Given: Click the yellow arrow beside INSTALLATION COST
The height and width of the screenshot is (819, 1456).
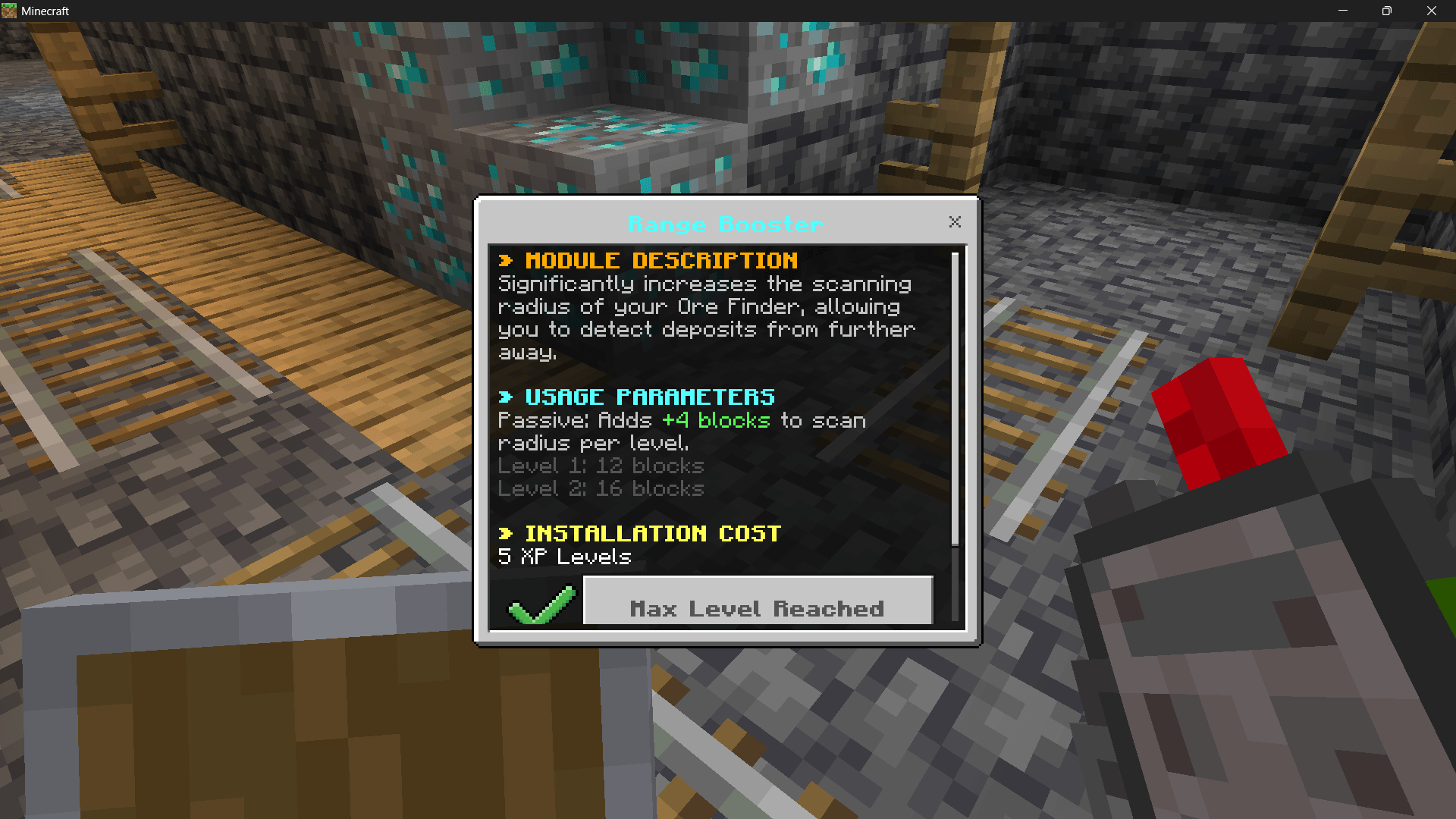Looking at the screenshot, I should tap(507, 533).
